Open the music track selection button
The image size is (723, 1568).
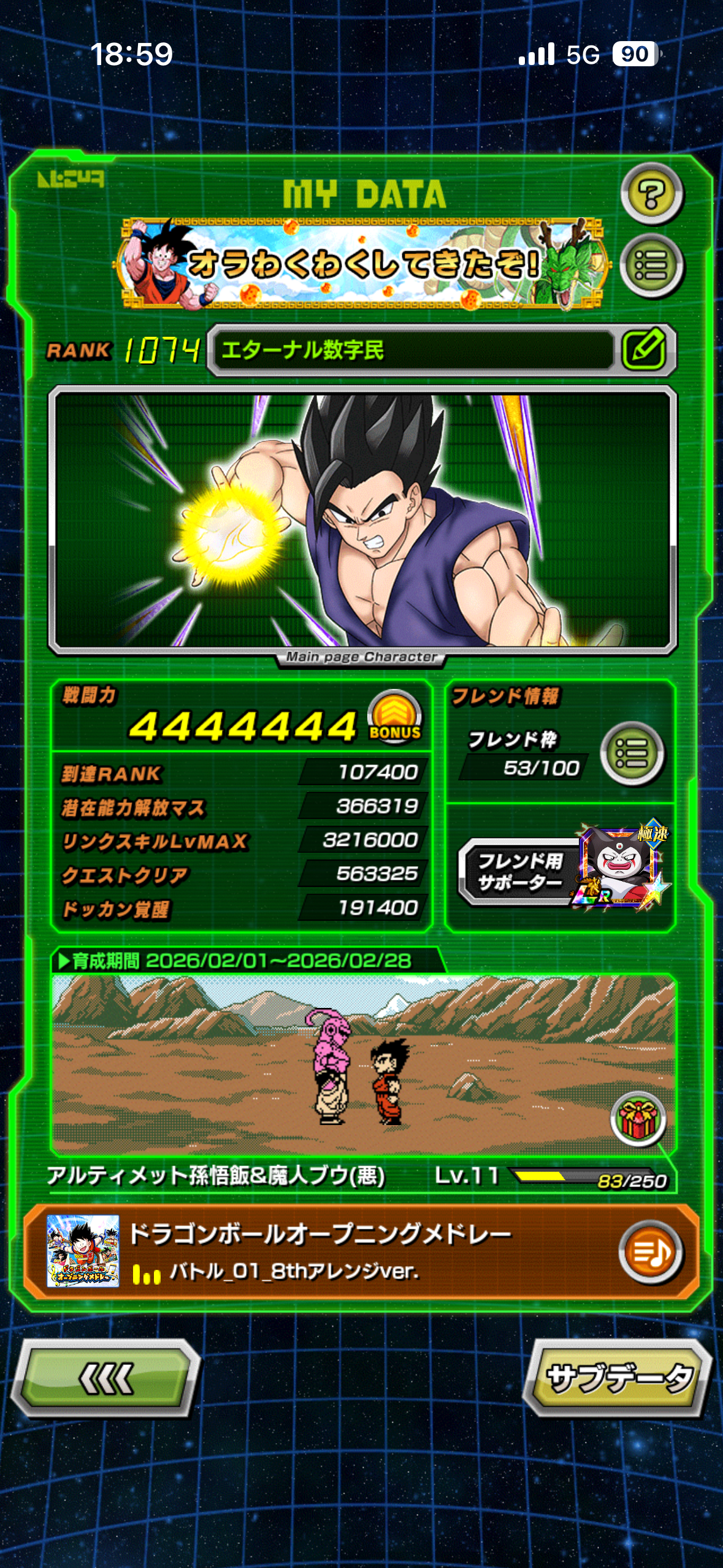point(650,1253)
